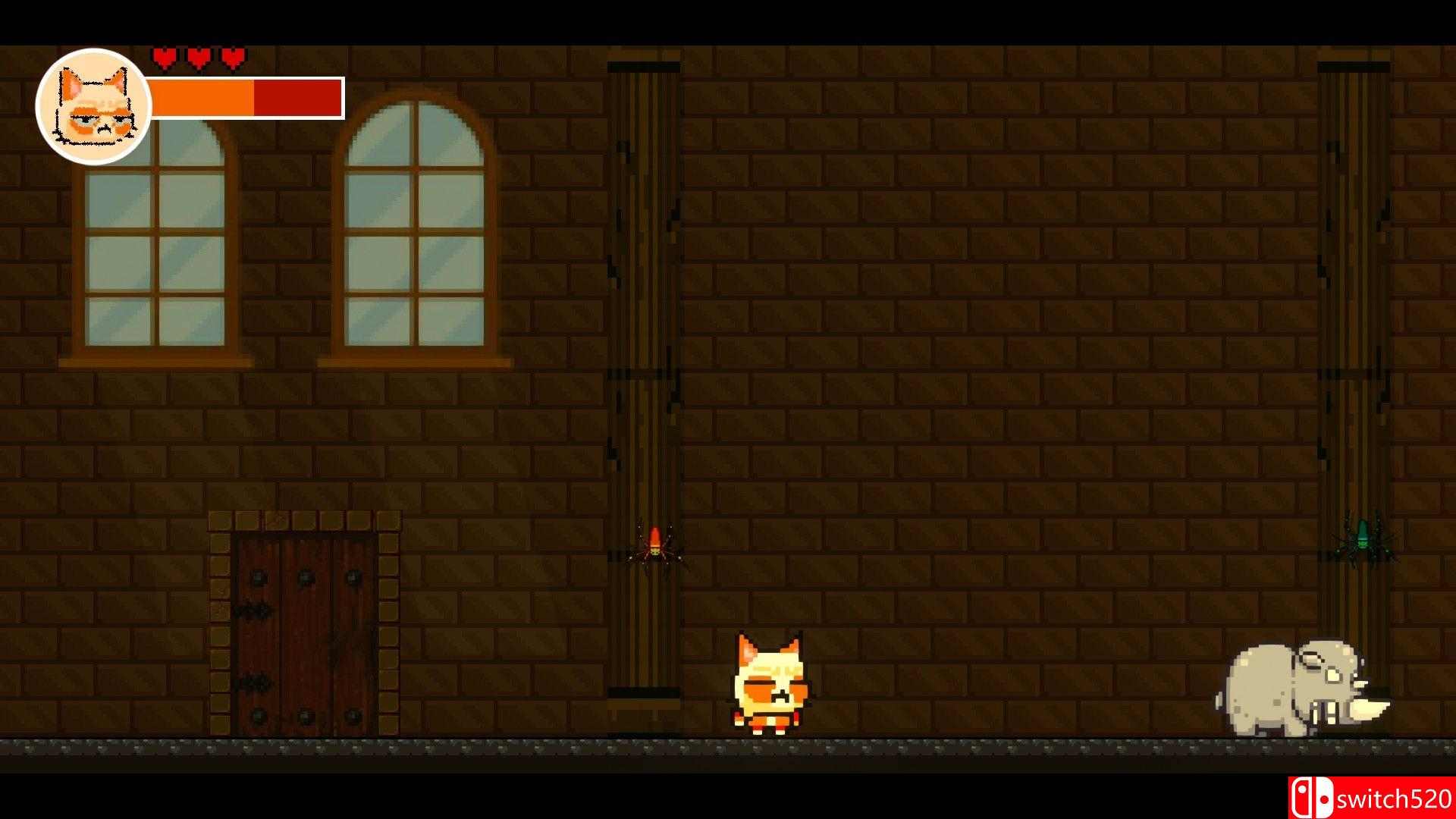Select the middle red heart icon
The width and height of the screenshot is (1456, 819).
[198, 56]
